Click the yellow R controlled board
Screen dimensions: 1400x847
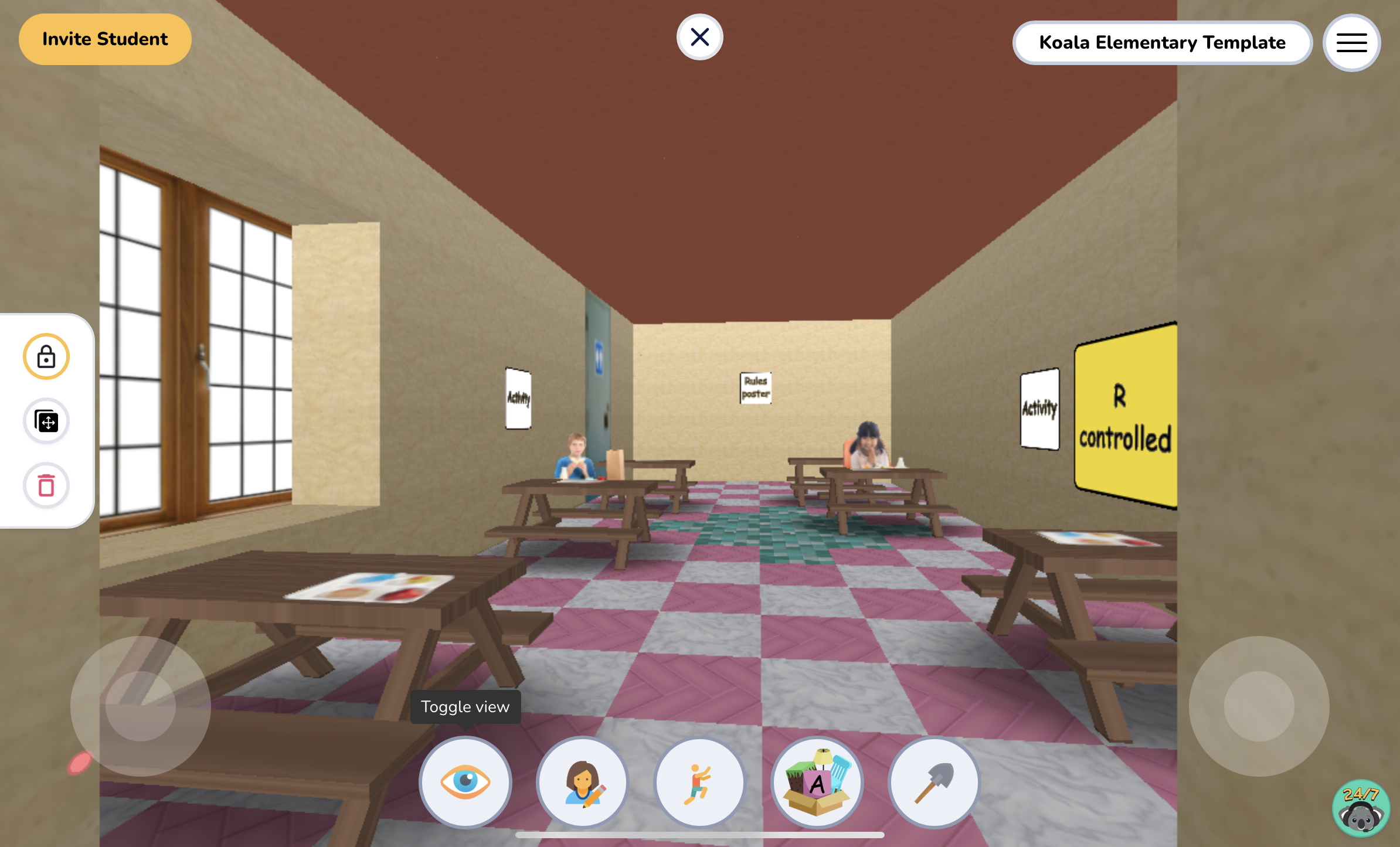click(x=1124, y=416)
